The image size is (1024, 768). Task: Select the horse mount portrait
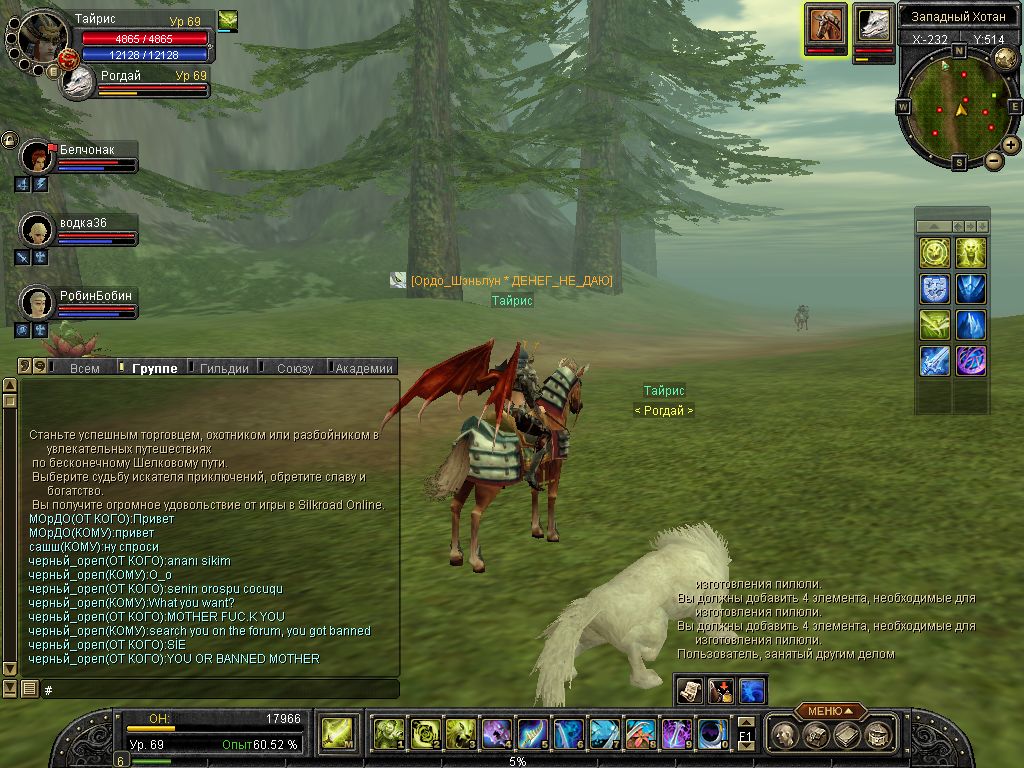(826, 24)
